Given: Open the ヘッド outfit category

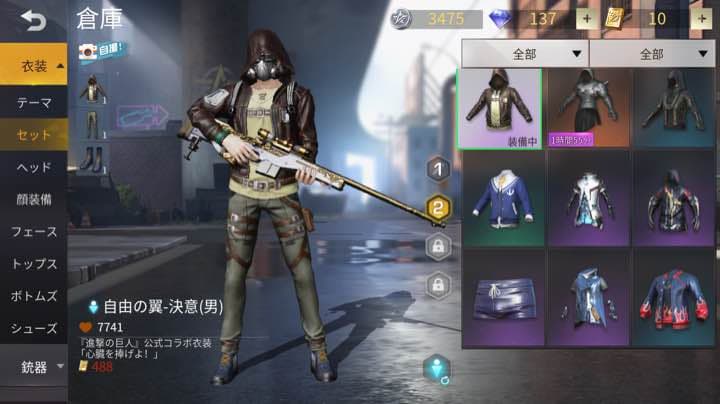Looking at the screenshot, I should (34, 167).
